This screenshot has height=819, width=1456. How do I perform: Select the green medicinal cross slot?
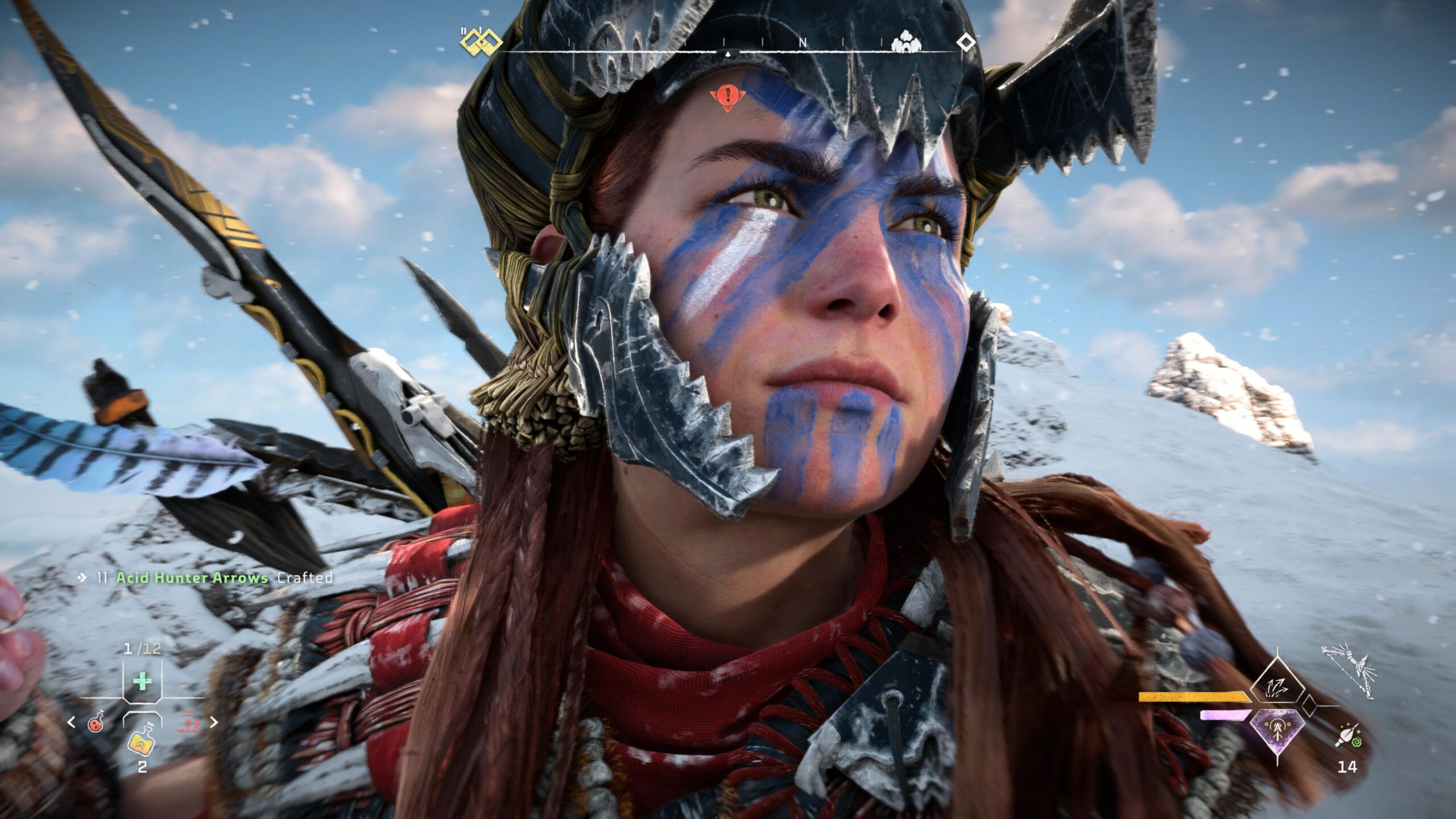(142, 681)
